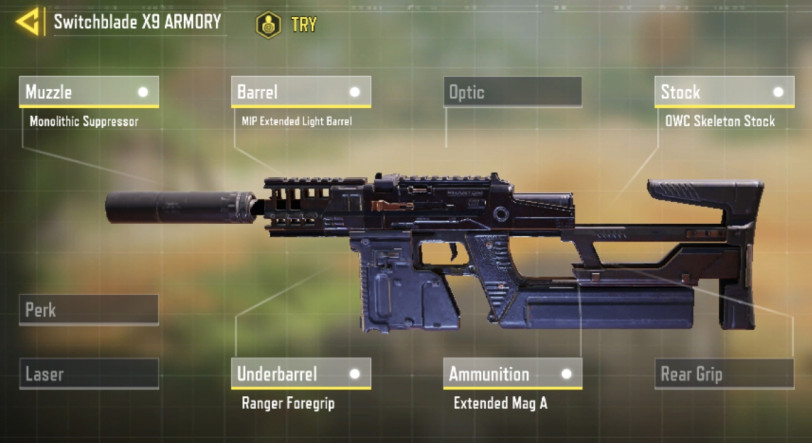This screenshot has width=812, height=443.
Task: Select the Barrel attachment slot
Action: click(x=301, y=92)
